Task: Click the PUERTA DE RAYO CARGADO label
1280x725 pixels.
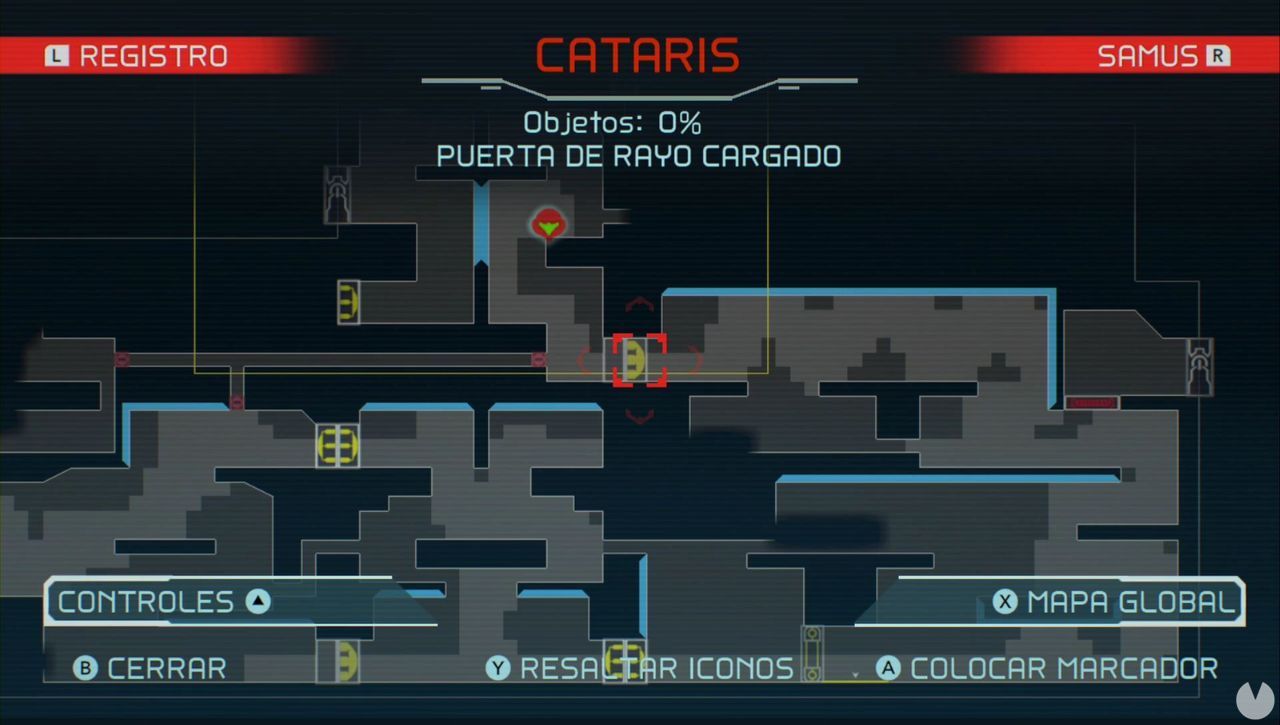Action: 639,156
